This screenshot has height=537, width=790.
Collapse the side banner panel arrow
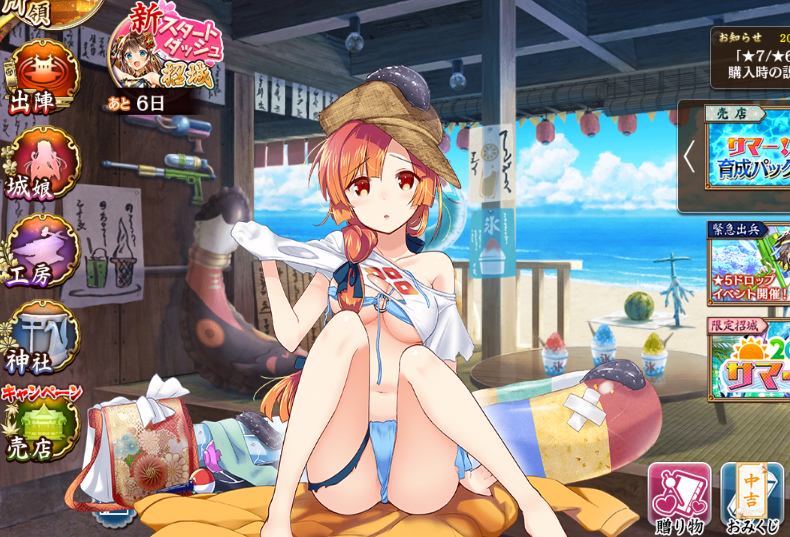(689, 156)
